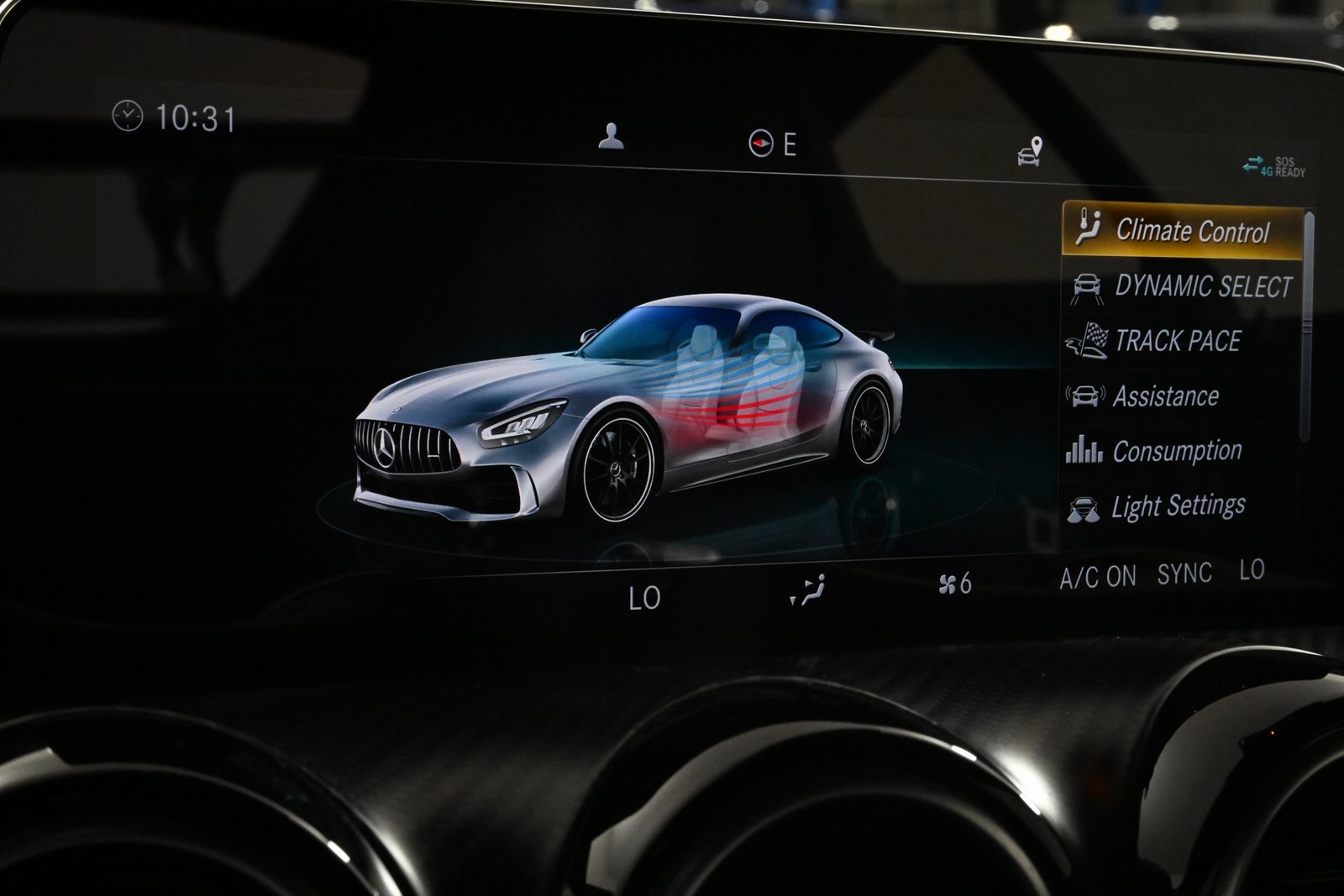Click the driver profile icon at top
Screen dimensions: 1344x896
(614, 137)
